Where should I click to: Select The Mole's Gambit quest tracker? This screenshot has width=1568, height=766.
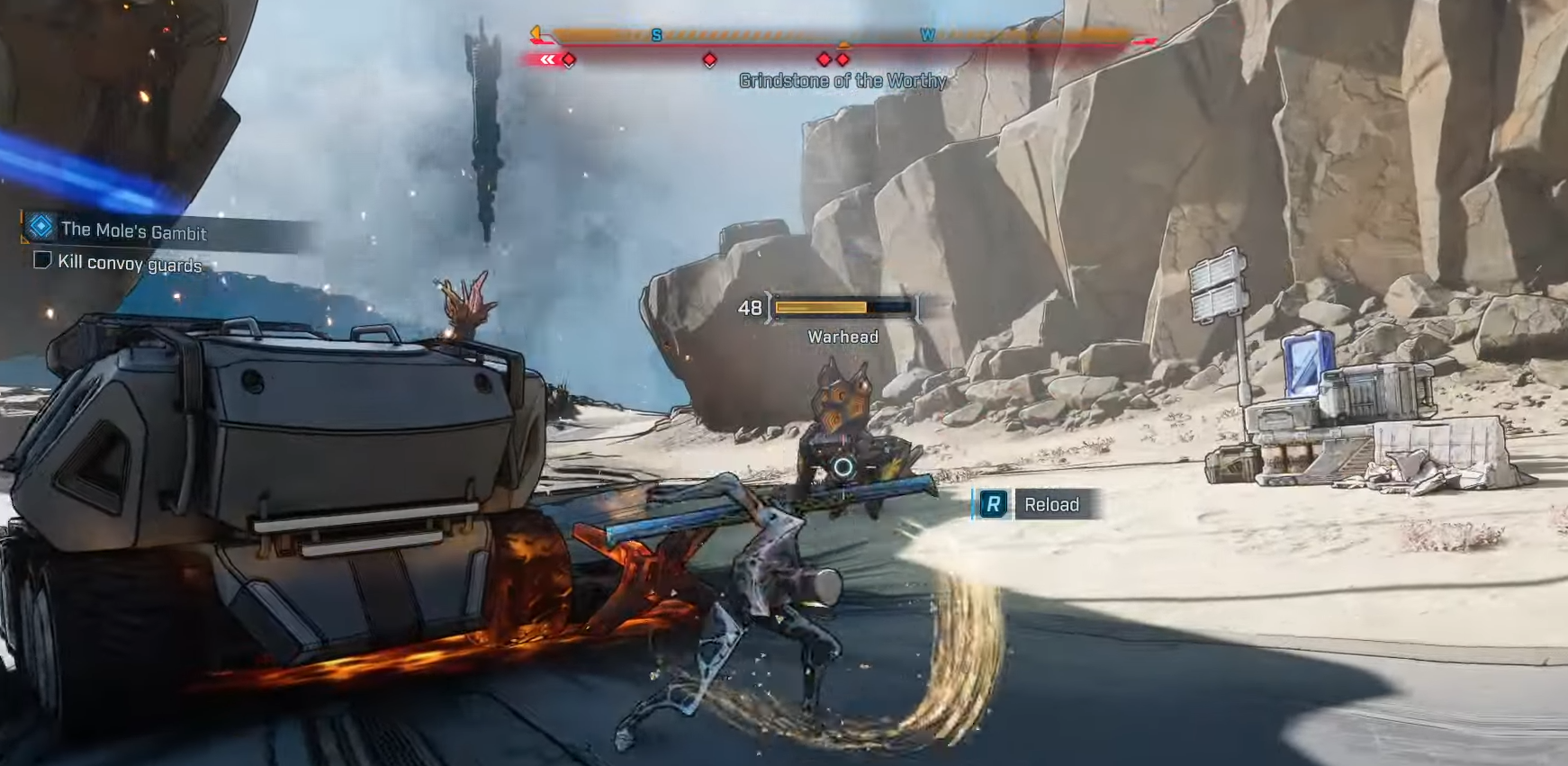pyautogui.click(x=133, y=231)
